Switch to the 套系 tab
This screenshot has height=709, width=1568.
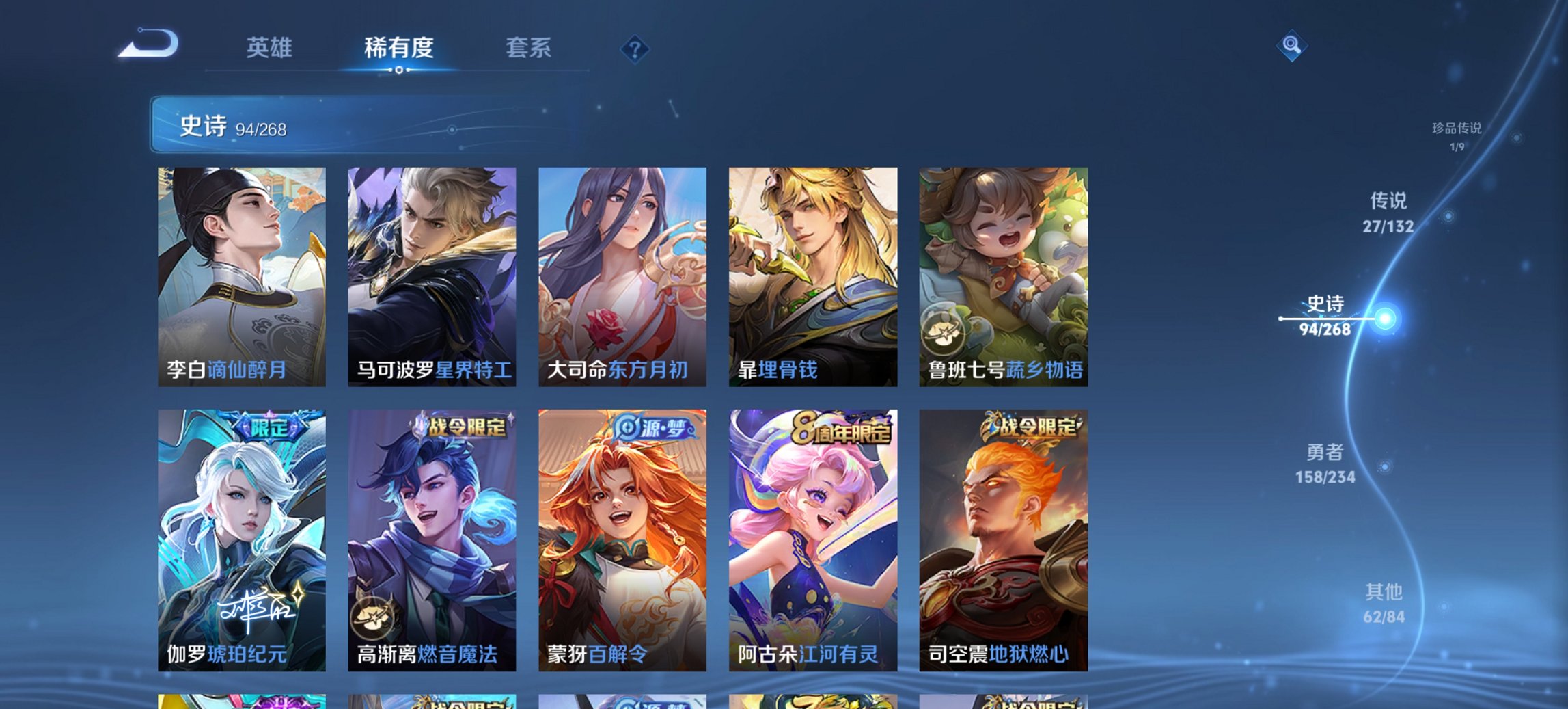click(528, 48)
